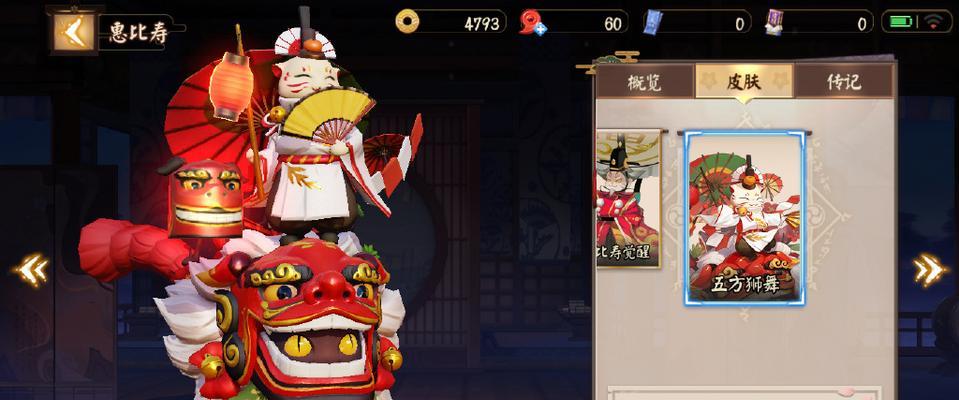The width and height of the screenshot is (959, 400).
Task: Switch to the 概览 tab
Action: coord(644,81)
